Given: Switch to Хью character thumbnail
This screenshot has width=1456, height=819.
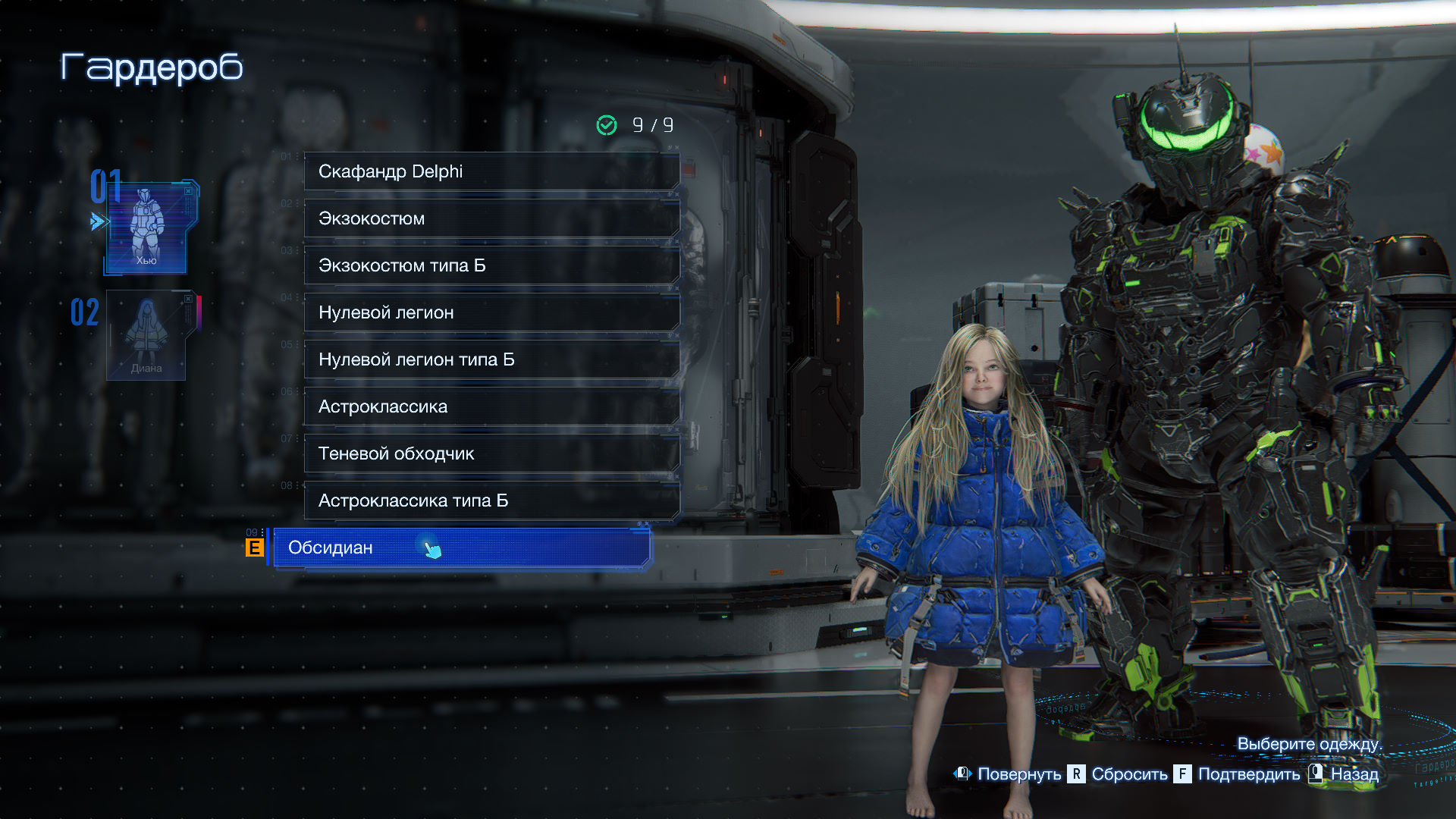Looking at the screenshot, I should click(x=147, y=227).
